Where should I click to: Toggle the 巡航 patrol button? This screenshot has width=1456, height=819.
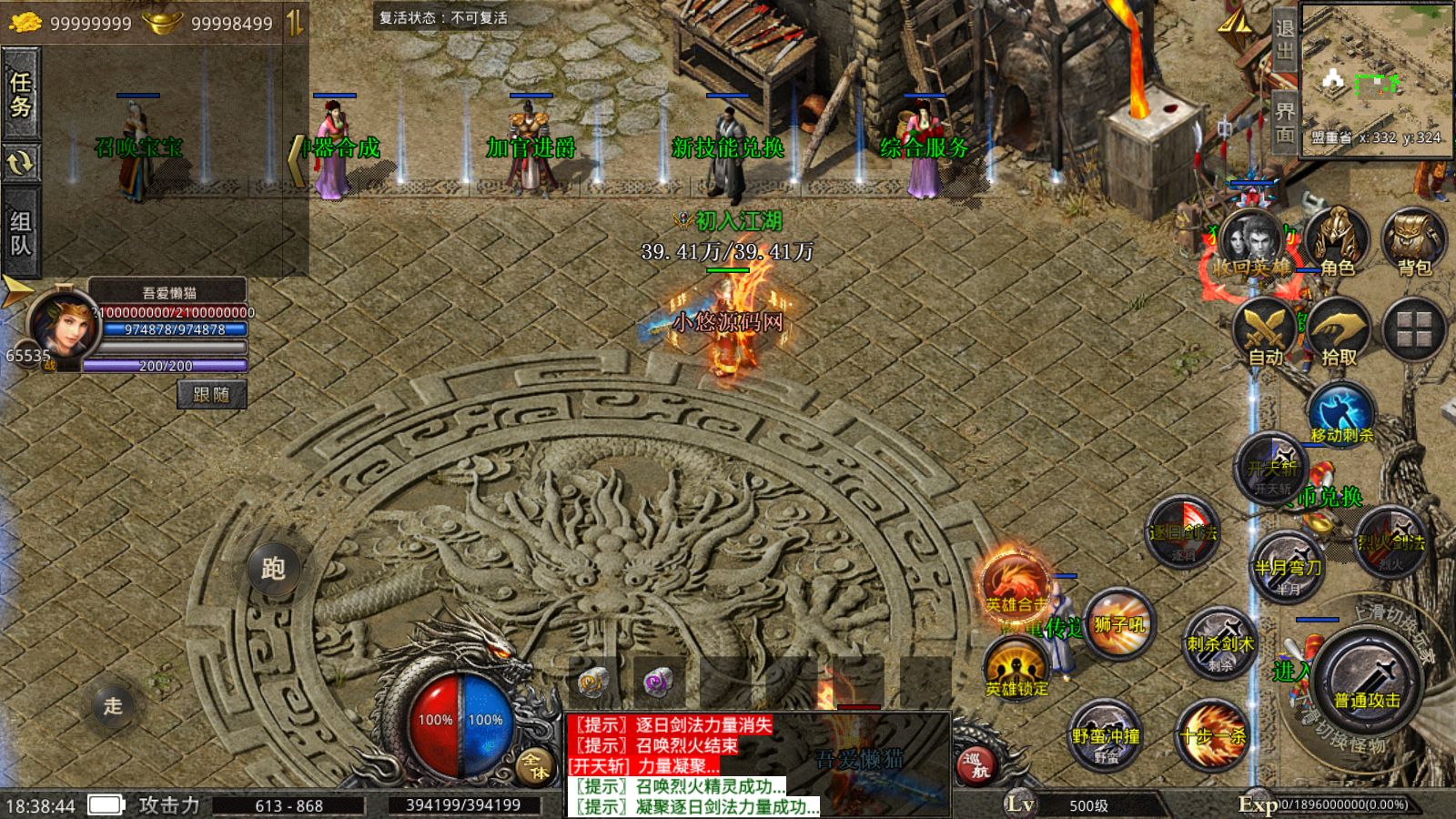(x=976, y=764)
